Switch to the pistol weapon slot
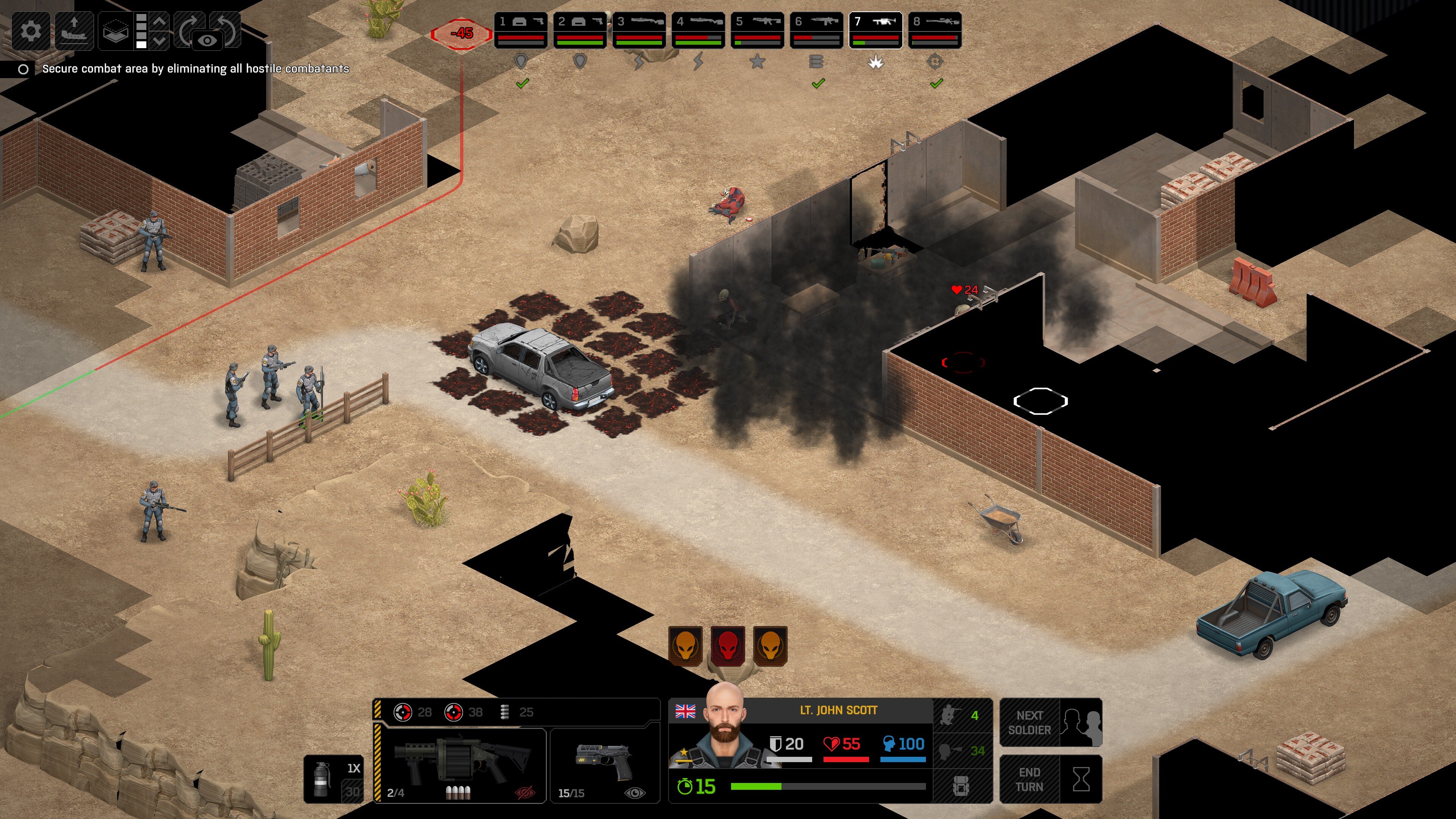The height and width of the screenshot is (819, 1456). coord(604,765)
